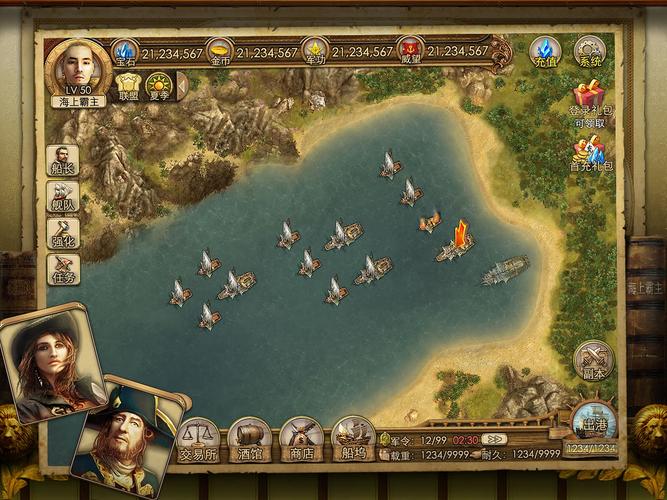Open the 副本 dungeon instances
Image resolution: width=667 pixels, height=500 pixels.
click(594, 361)
